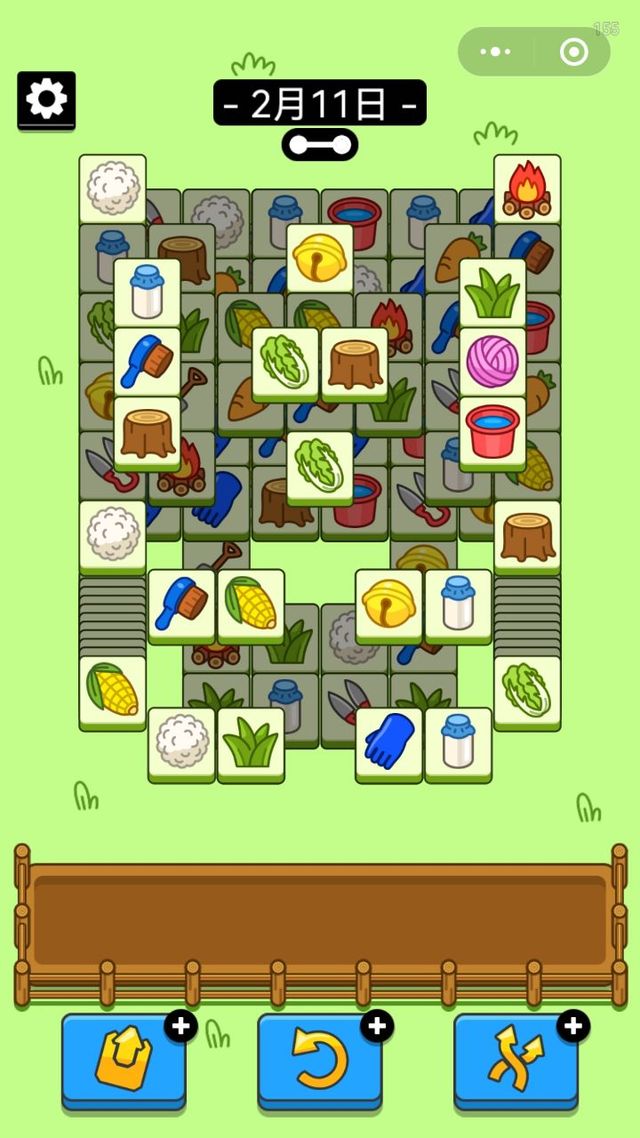Select the campfire tile
Viewport: 640px width, 1138px height.
point(527,187)
